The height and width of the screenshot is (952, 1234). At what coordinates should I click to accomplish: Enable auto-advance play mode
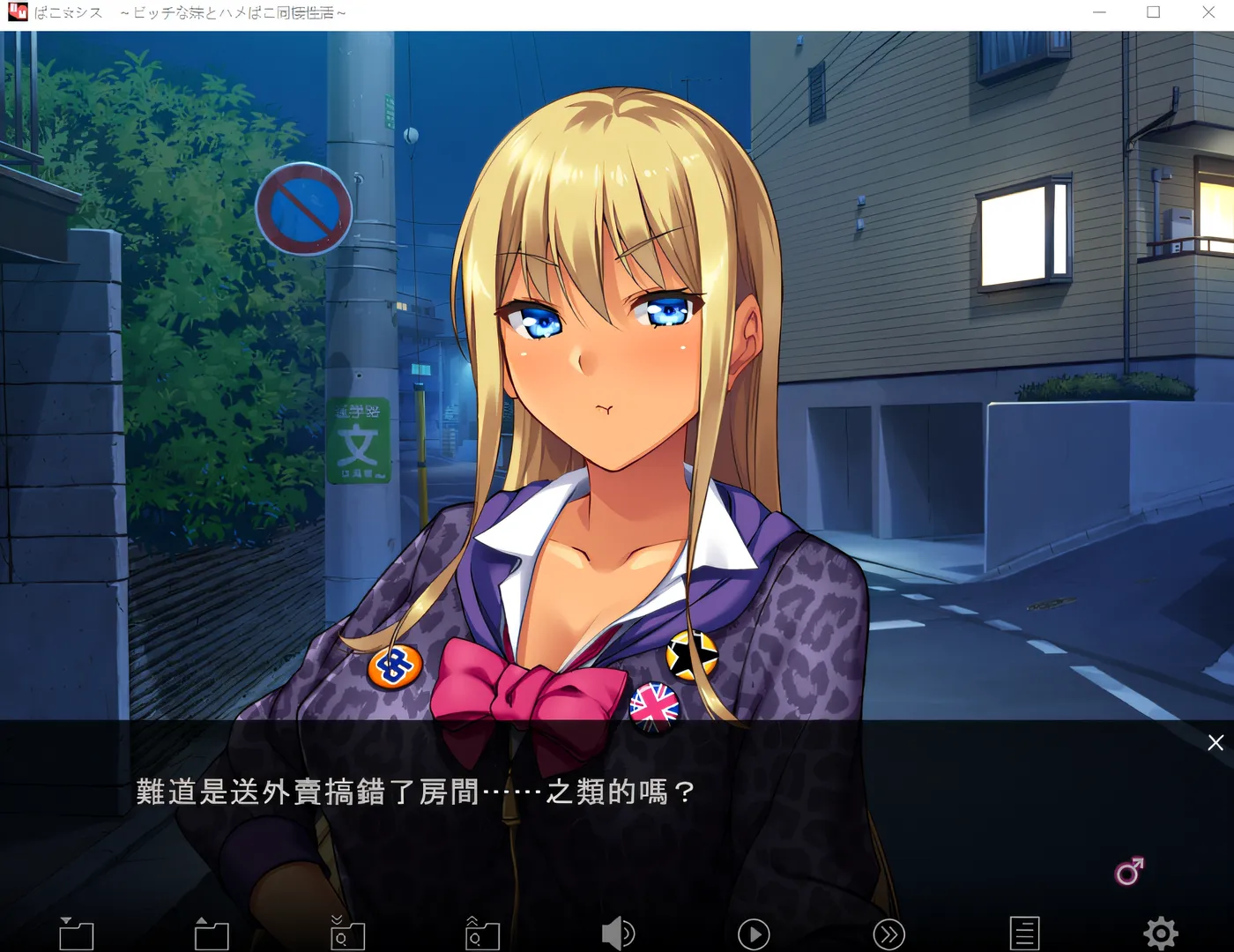pyautogui.click(x=754, y=932)
